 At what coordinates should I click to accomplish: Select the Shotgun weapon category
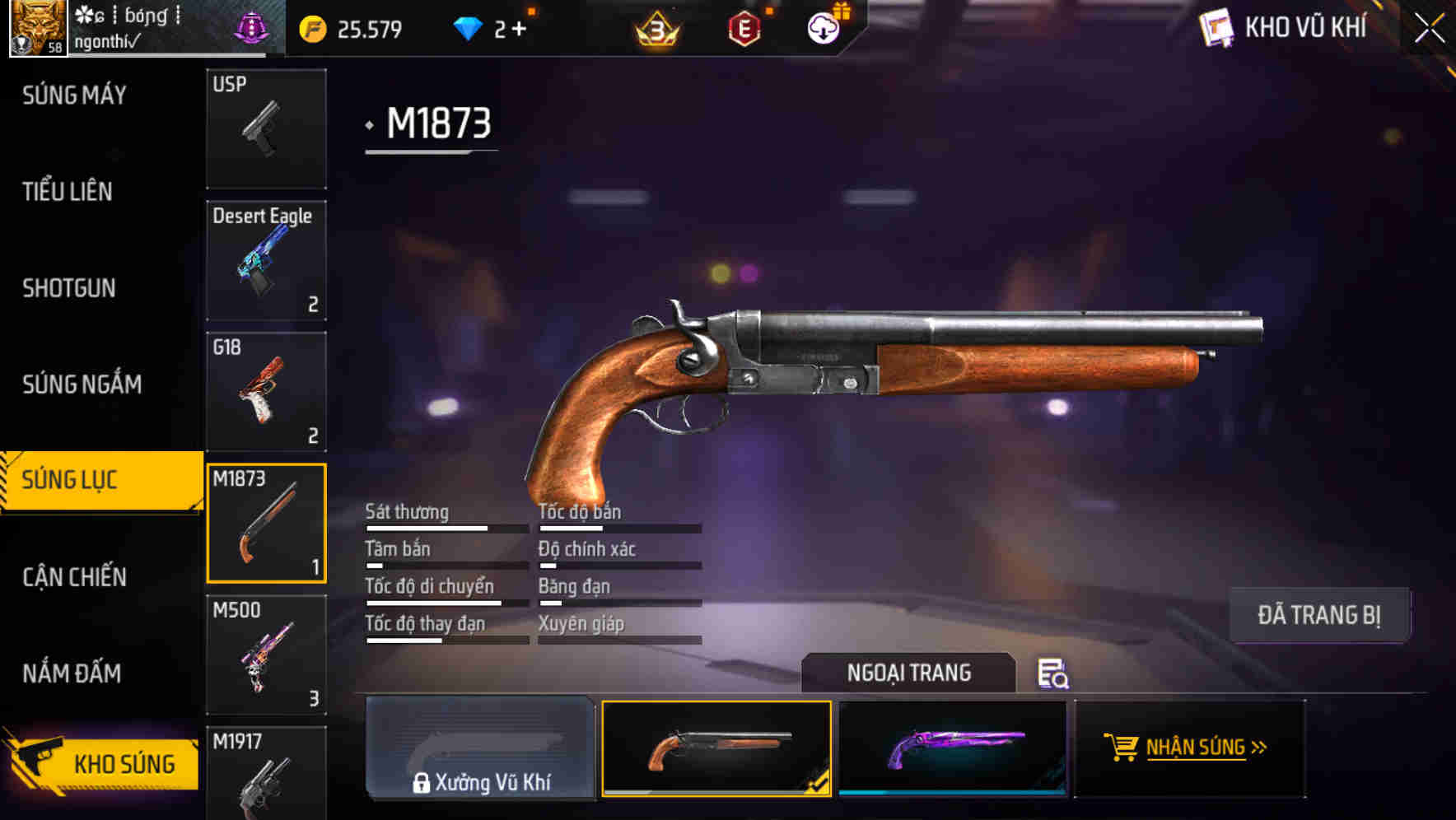point(69,289)
